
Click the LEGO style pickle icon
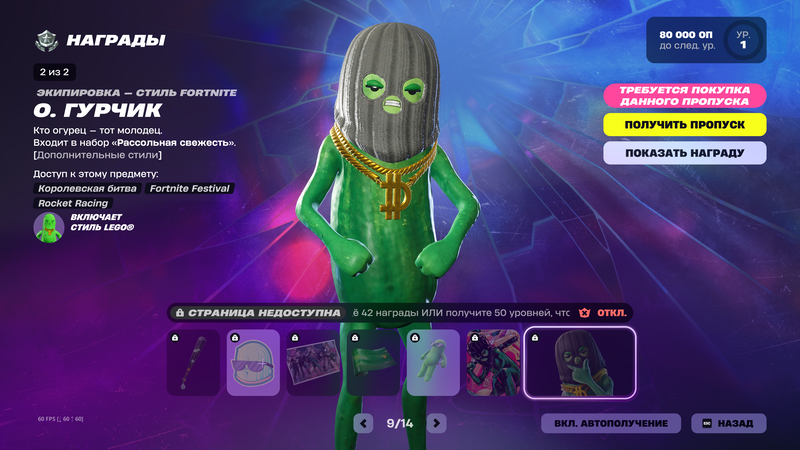48,227
